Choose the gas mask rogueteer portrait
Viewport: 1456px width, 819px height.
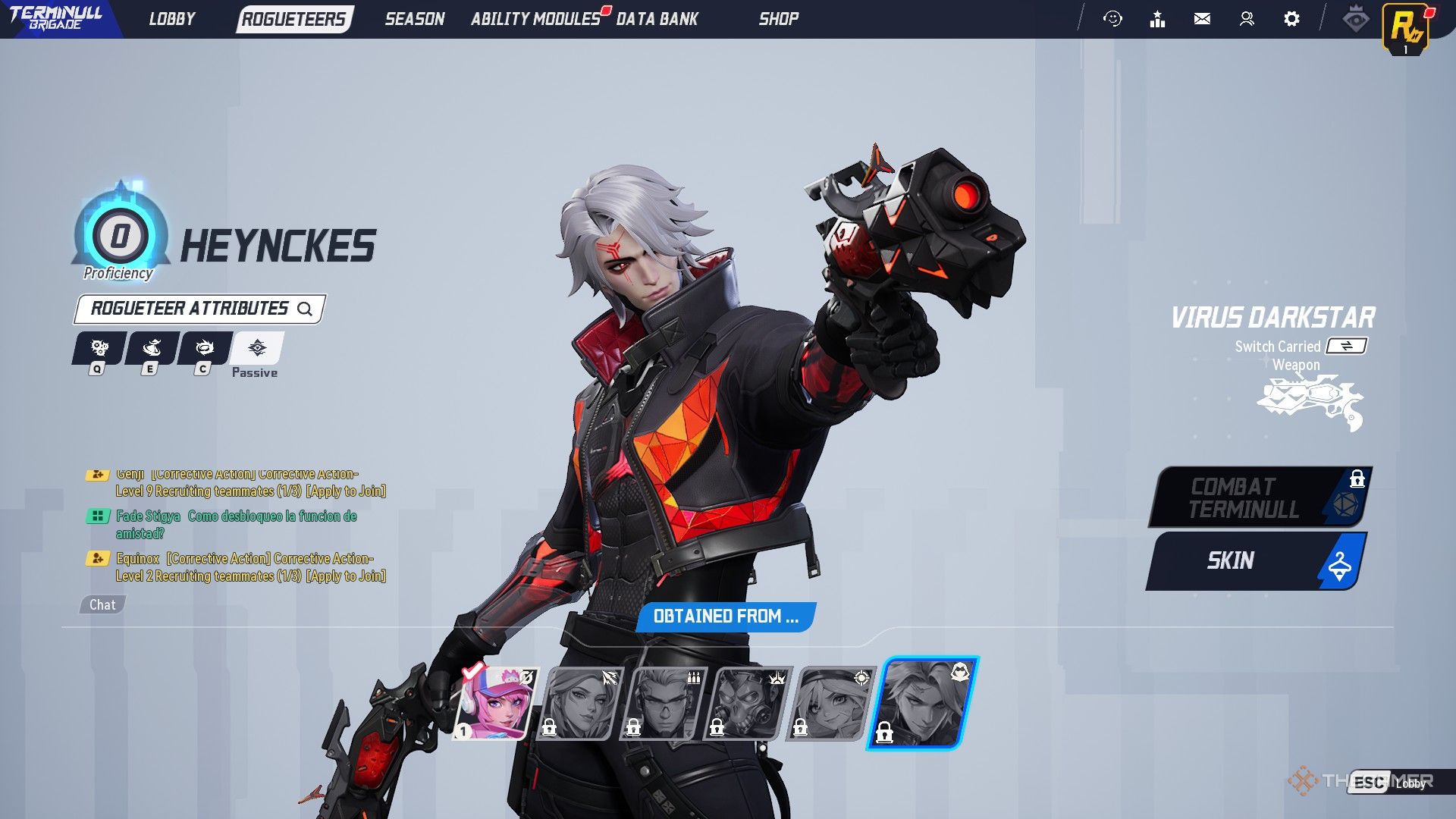point(750,703)
